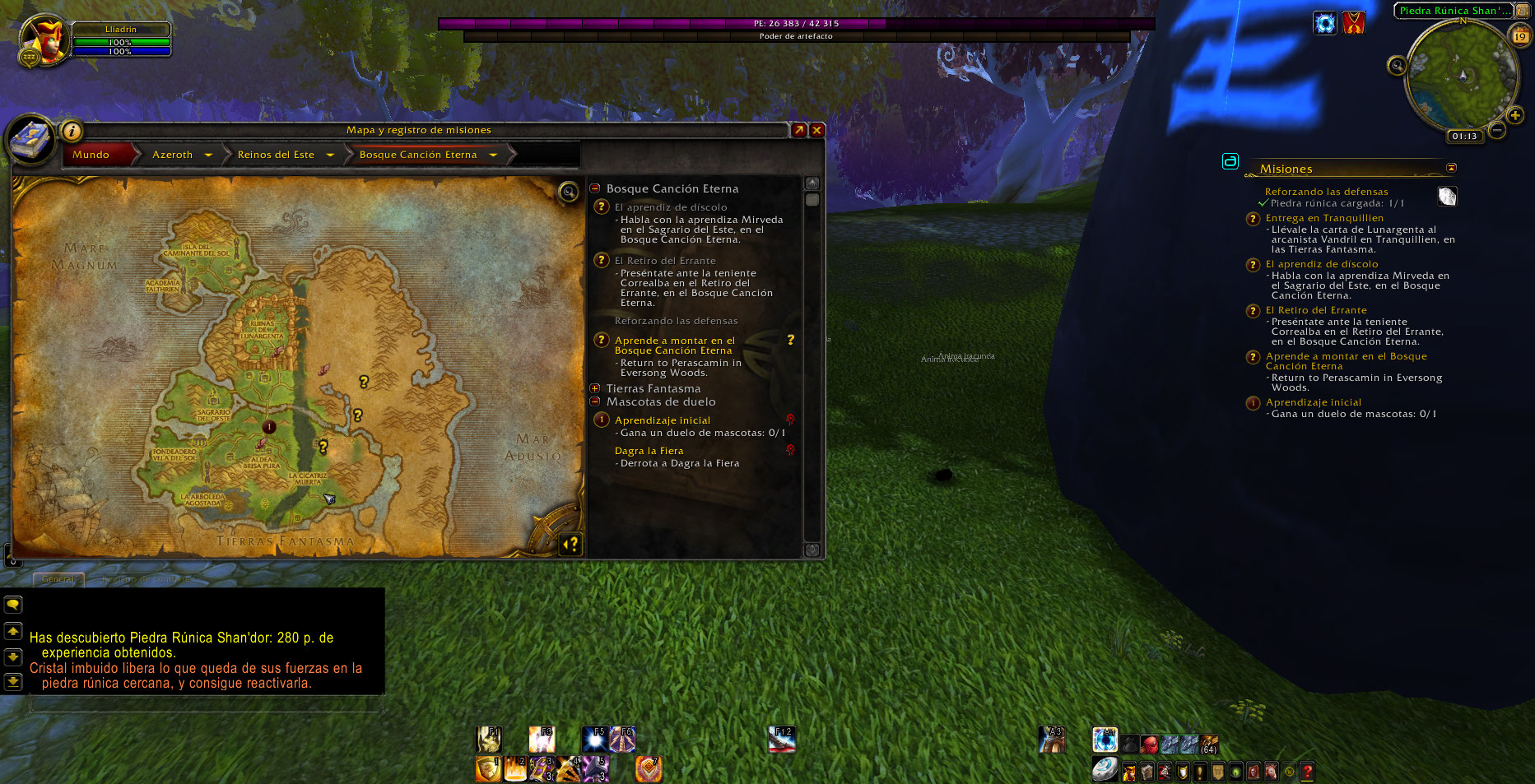This screenshot has width=1535, height=784.
Task: Activate the ability in hotbar slot 7
Action: 649,769
